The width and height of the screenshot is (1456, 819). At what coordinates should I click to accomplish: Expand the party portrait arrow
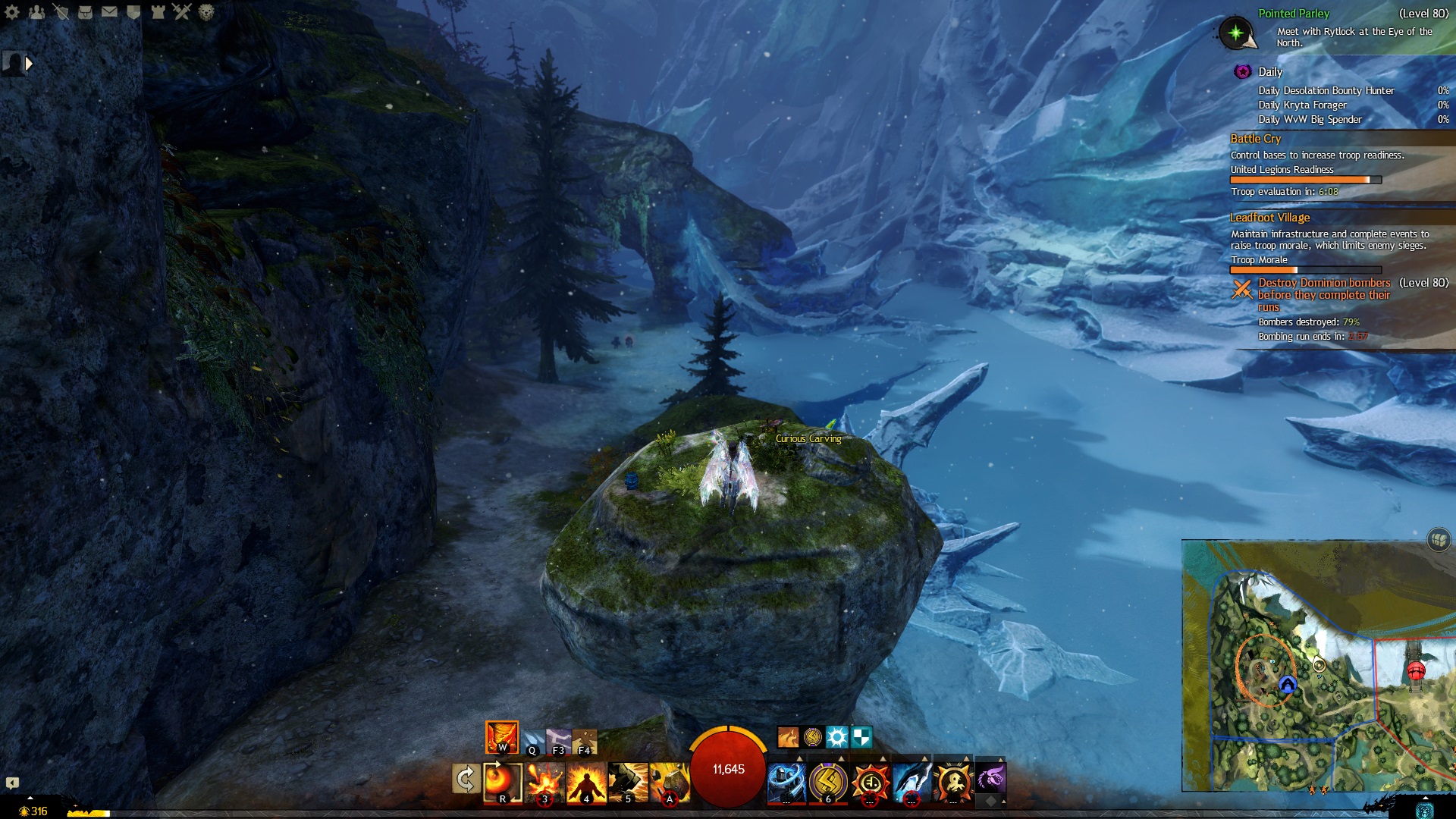point(29,64)
